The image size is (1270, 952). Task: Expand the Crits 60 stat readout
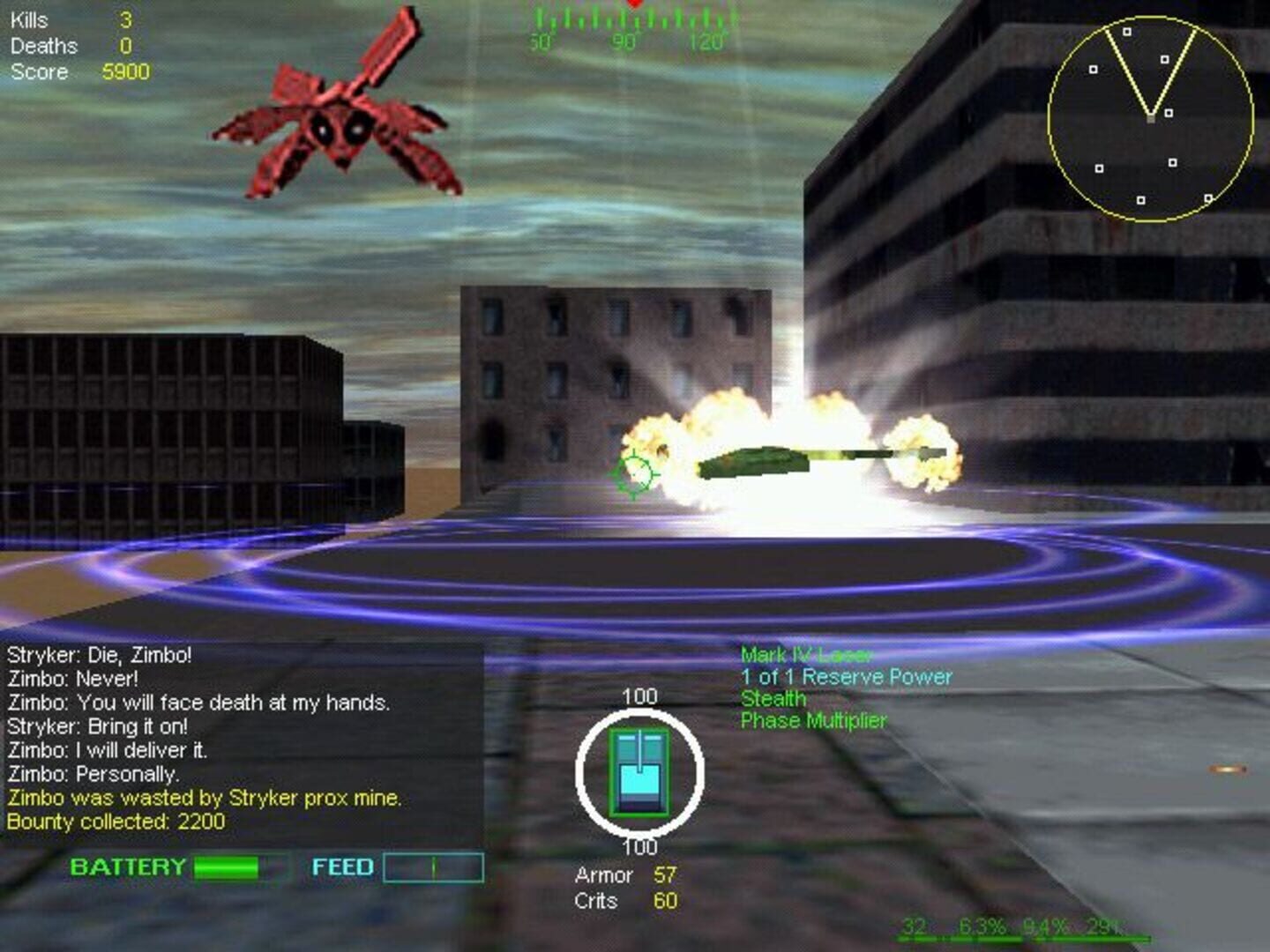[626, 901]
